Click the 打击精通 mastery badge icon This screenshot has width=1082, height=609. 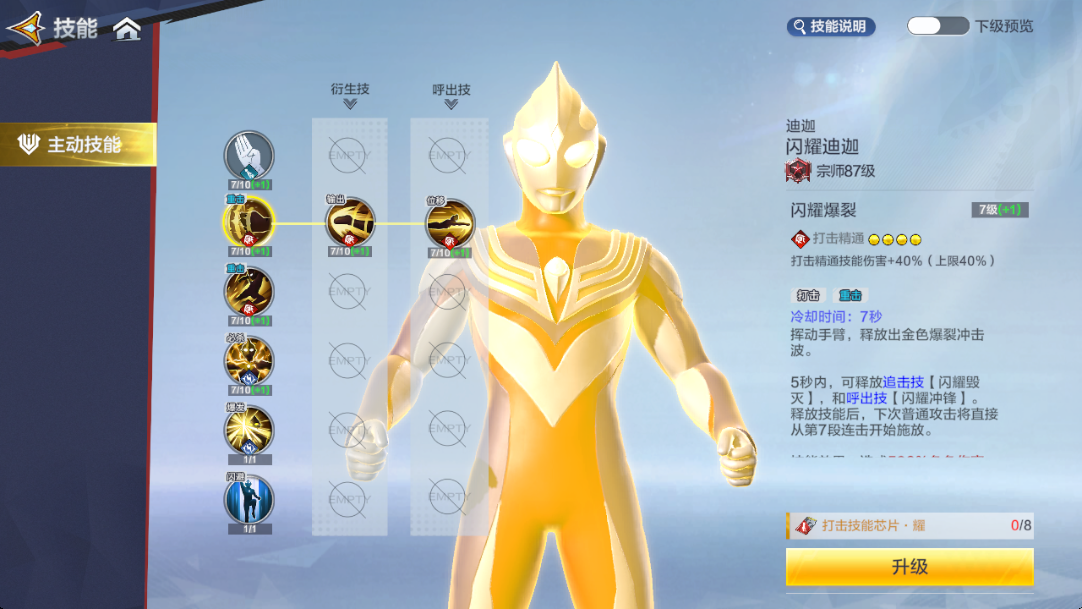coord(799,239)
